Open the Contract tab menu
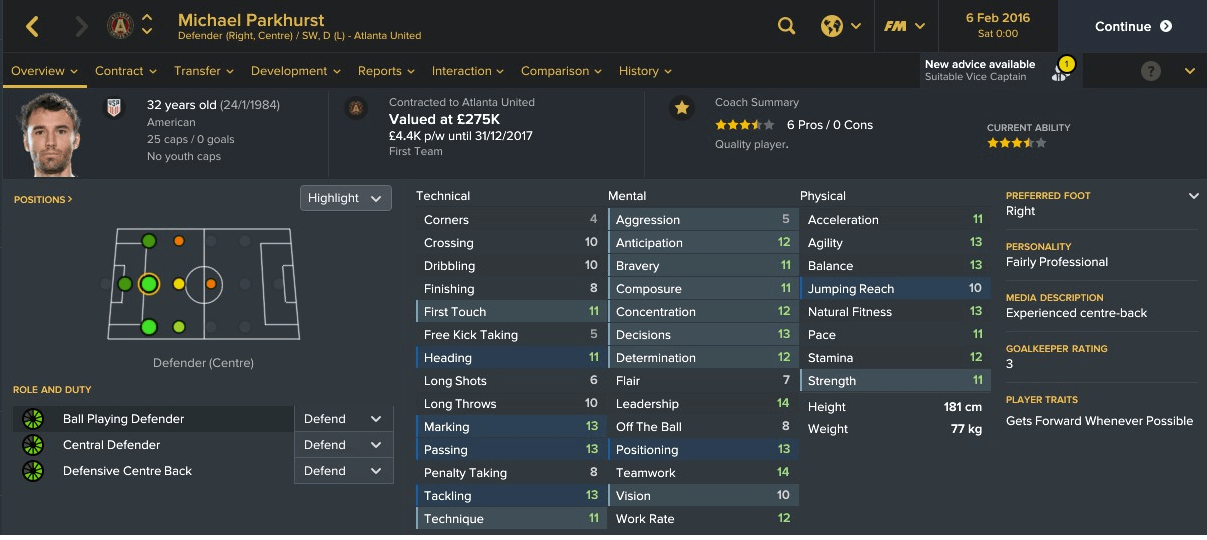Viewport: 1207px width, 540px height. pos(126,71)
